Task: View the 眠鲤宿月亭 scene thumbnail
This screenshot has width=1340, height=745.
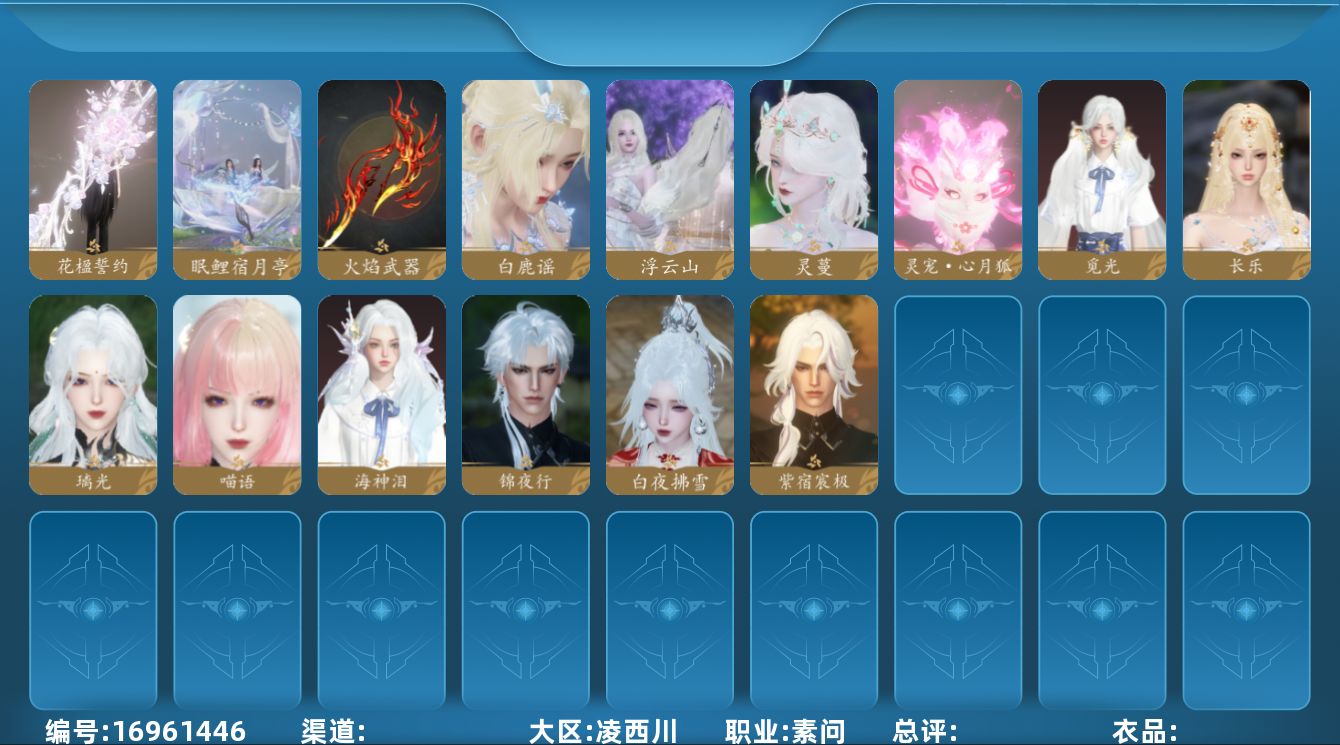Action: (x=237, y=178)
